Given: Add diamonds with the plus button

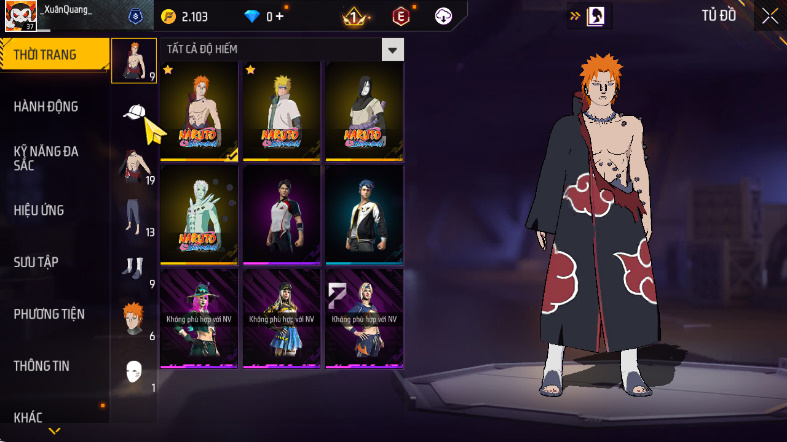Looking at the screenshot, I should tap(279, 16).
